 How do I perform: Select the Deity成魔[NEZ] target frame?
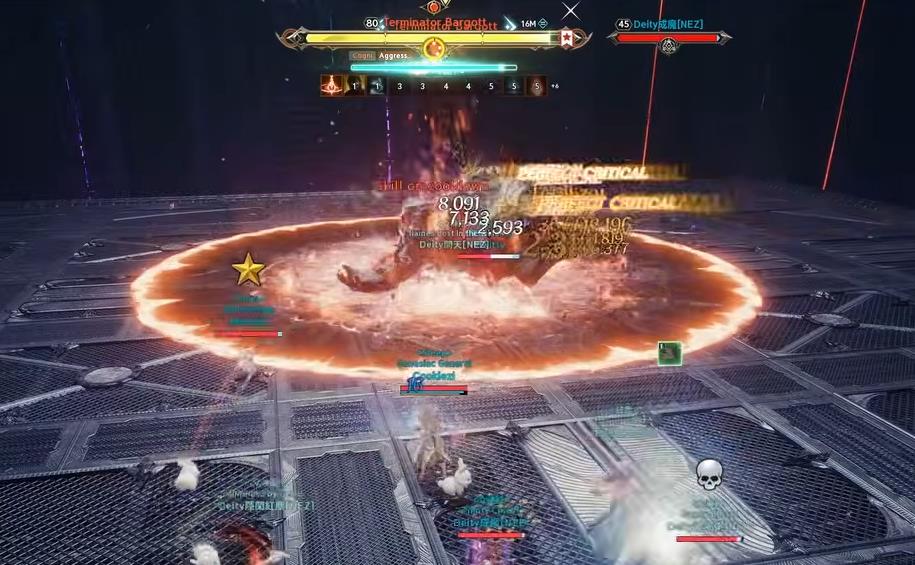[x=668, y=38]
